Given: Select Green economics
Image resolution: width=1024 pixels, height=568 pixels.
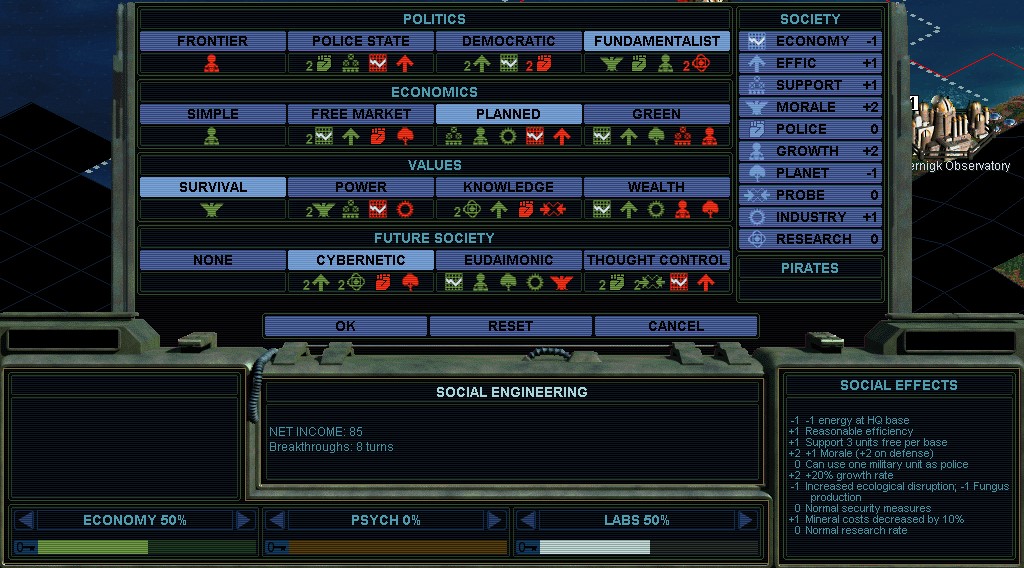Looking at the screenshot, I should (657, 114).
